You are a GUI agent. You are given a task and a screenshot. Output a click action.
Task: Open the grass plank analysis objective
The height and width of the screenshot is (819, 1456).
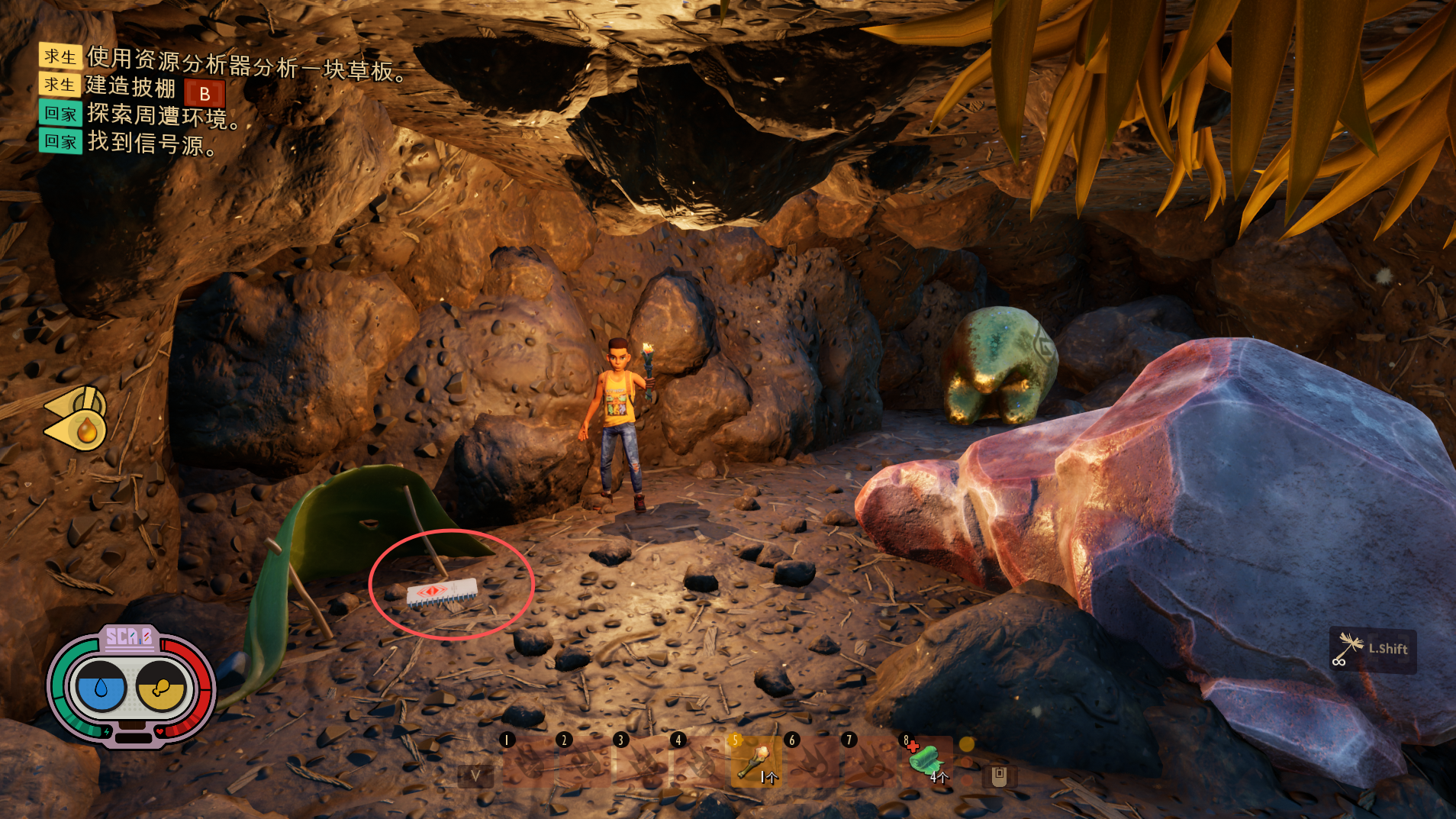point(245,63)
